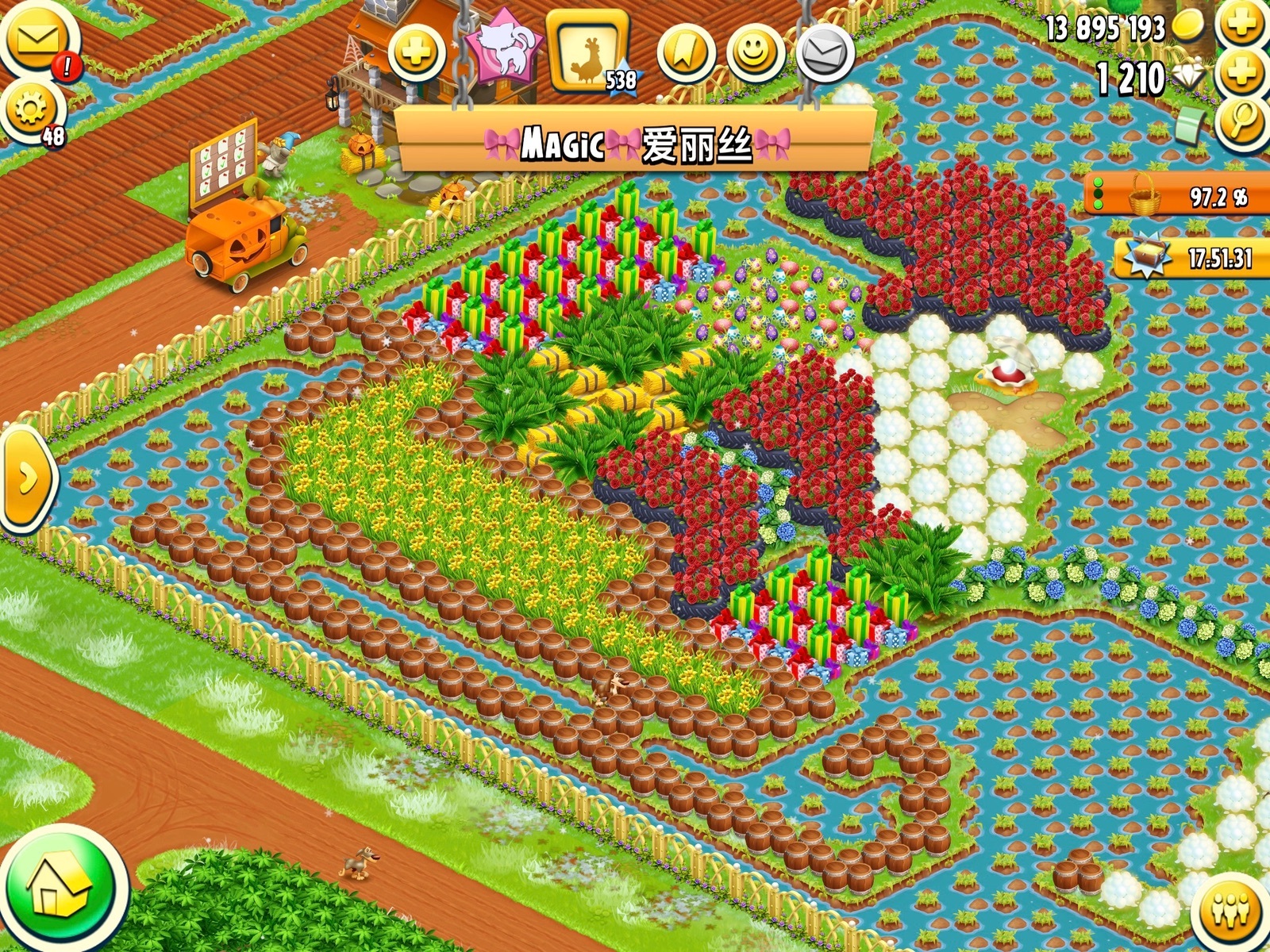
Task: Open the grey envelope message button
Action: [x=825, y=52]
